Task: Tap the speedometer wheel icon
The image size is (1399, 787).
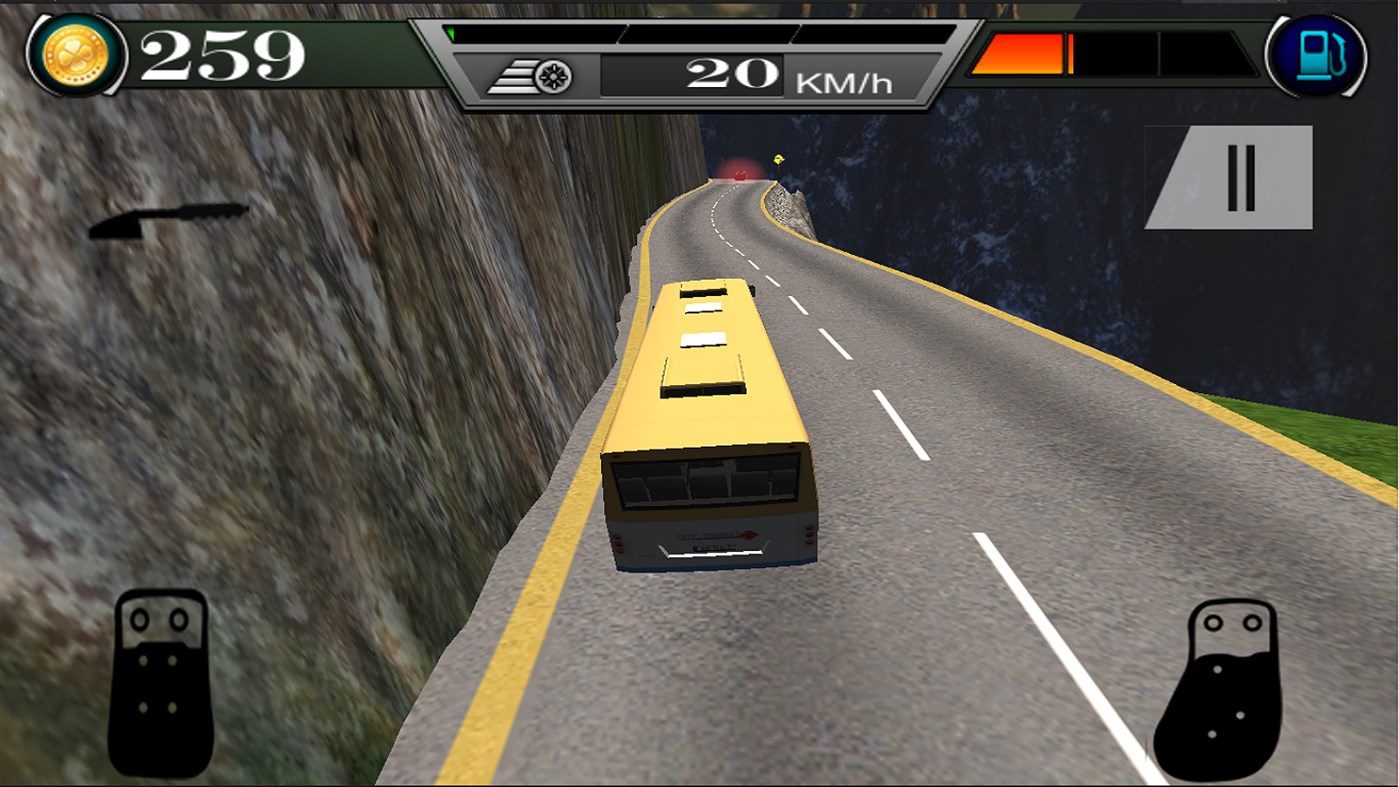Action: click(x=551, y=76)
